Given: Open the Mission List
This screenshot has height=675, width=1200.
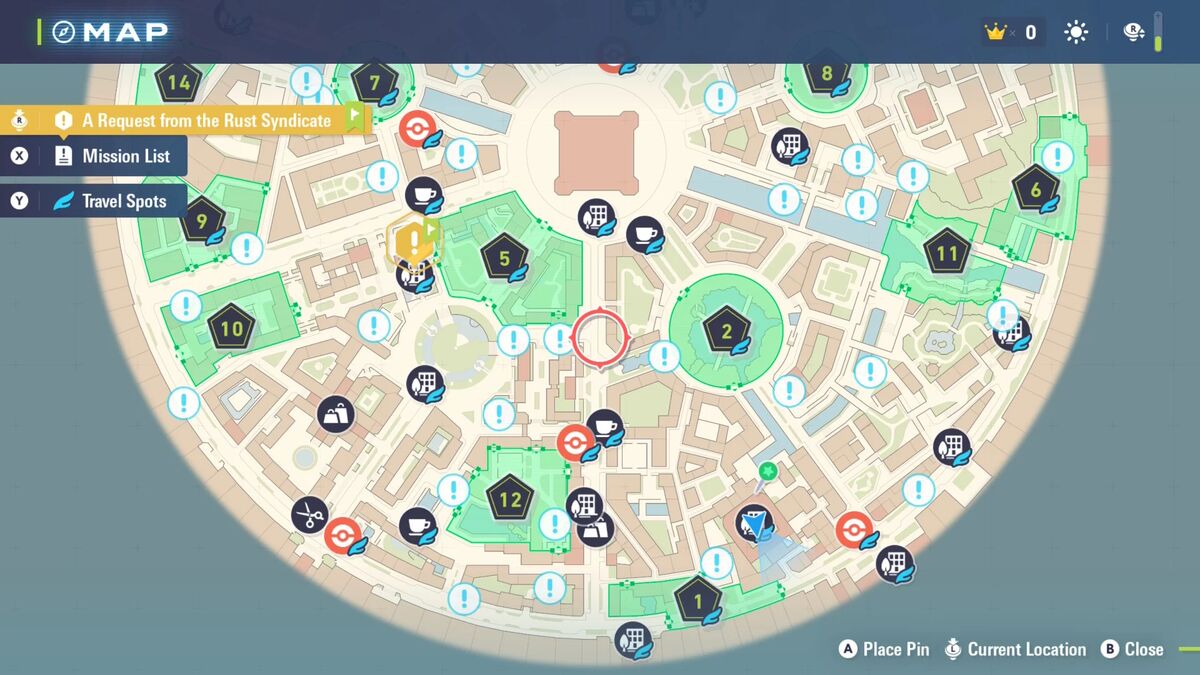Looking at the screenshot, I should point(110,156).
